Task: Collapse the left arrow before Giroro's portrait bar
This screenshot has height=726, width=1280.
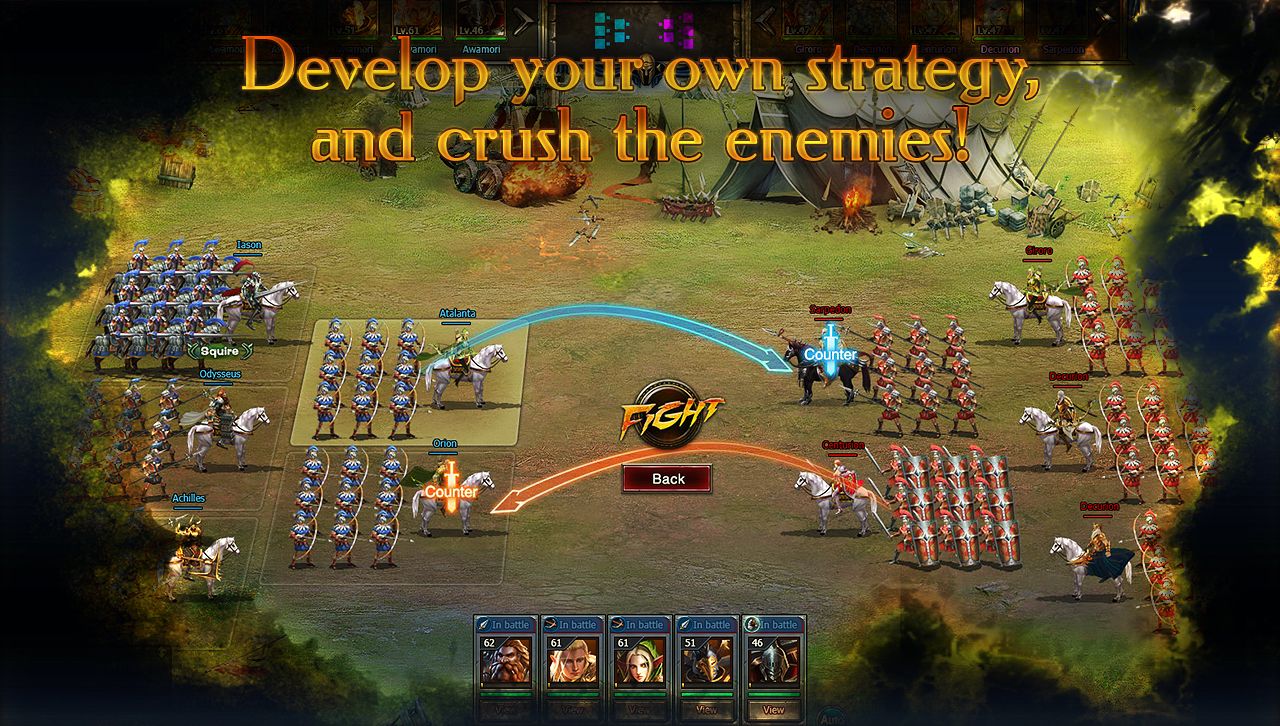Action: 763,19
